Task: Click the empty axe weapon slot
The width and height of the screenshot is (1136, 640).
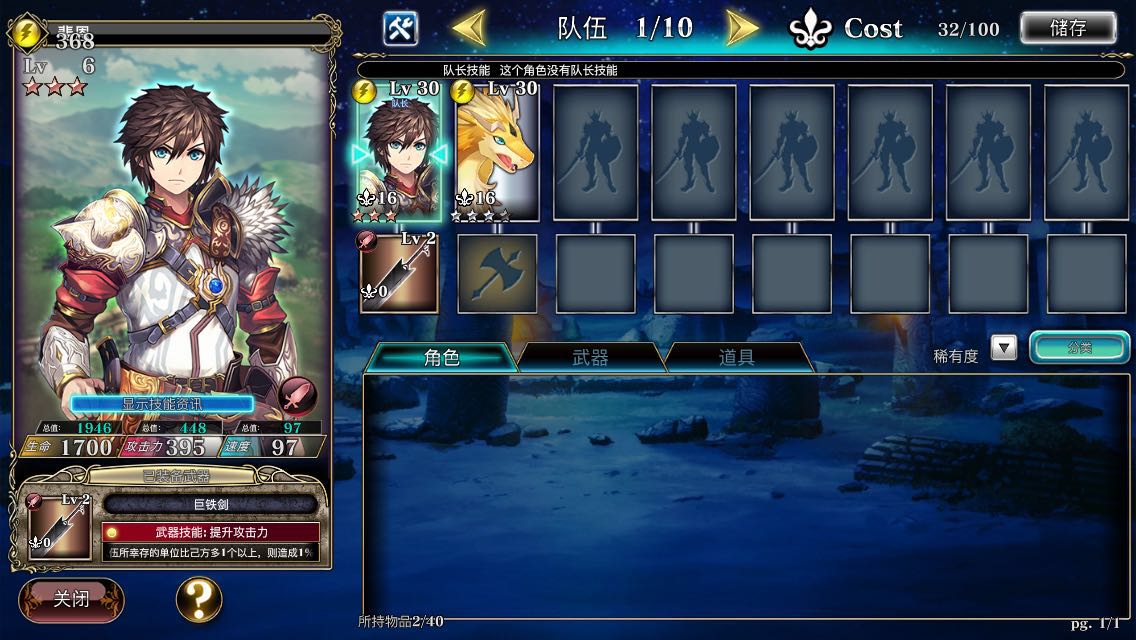Action: click(x=497, y=273)
